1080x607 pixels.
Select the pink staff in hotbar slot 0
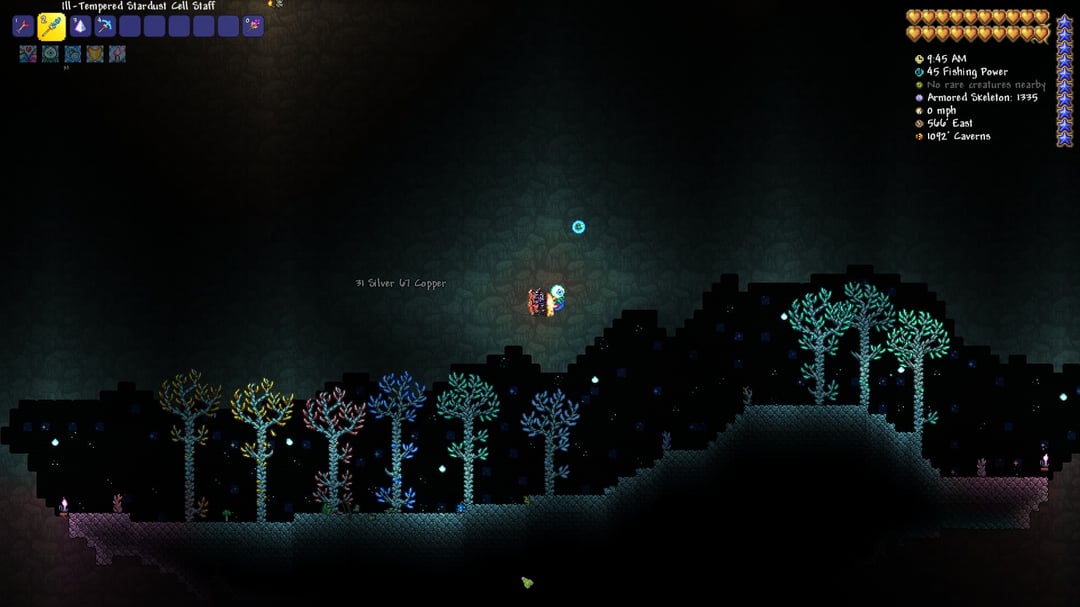tap(253, 27)
